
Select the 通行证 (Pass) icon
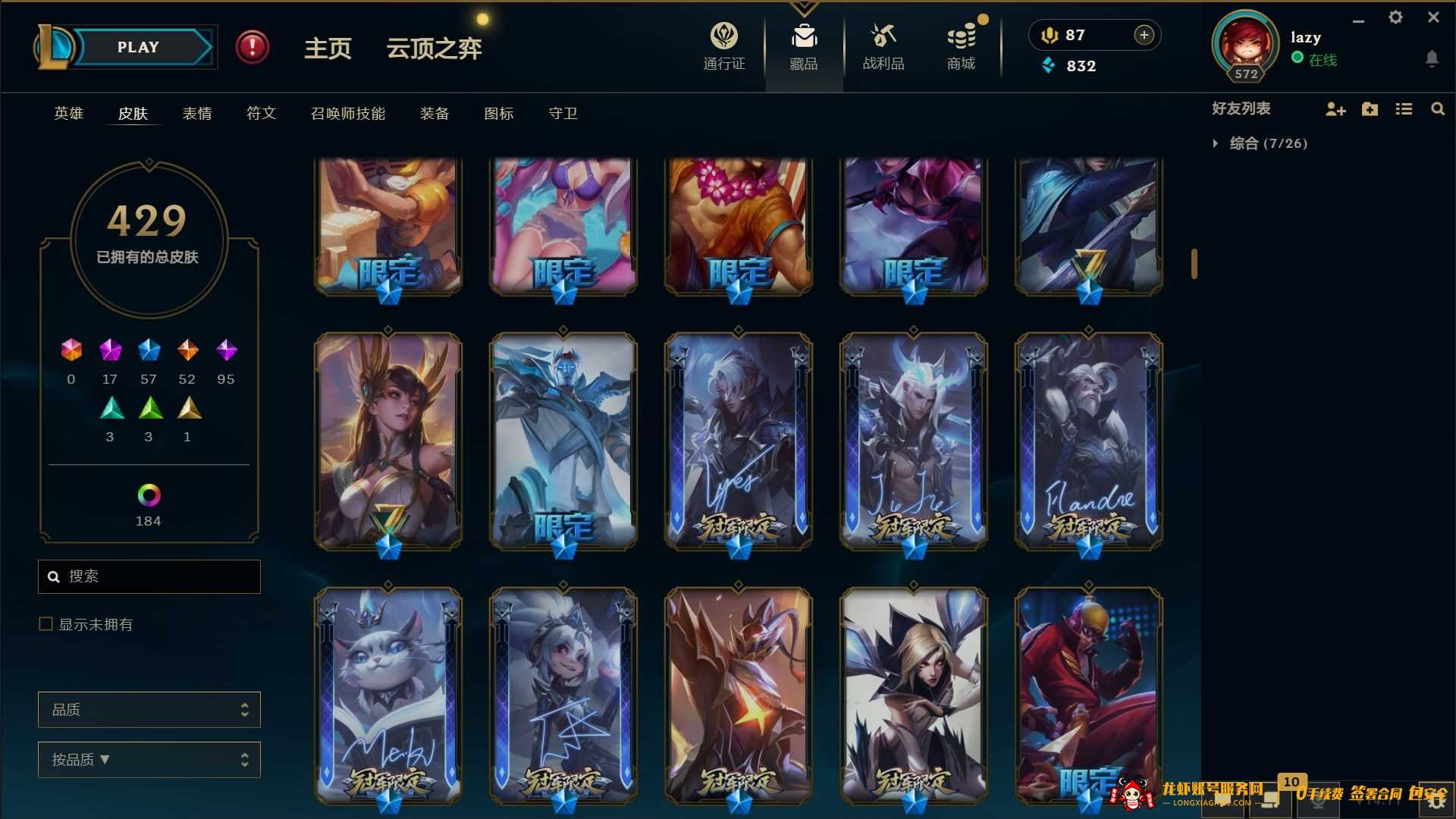tap(724, 35)
